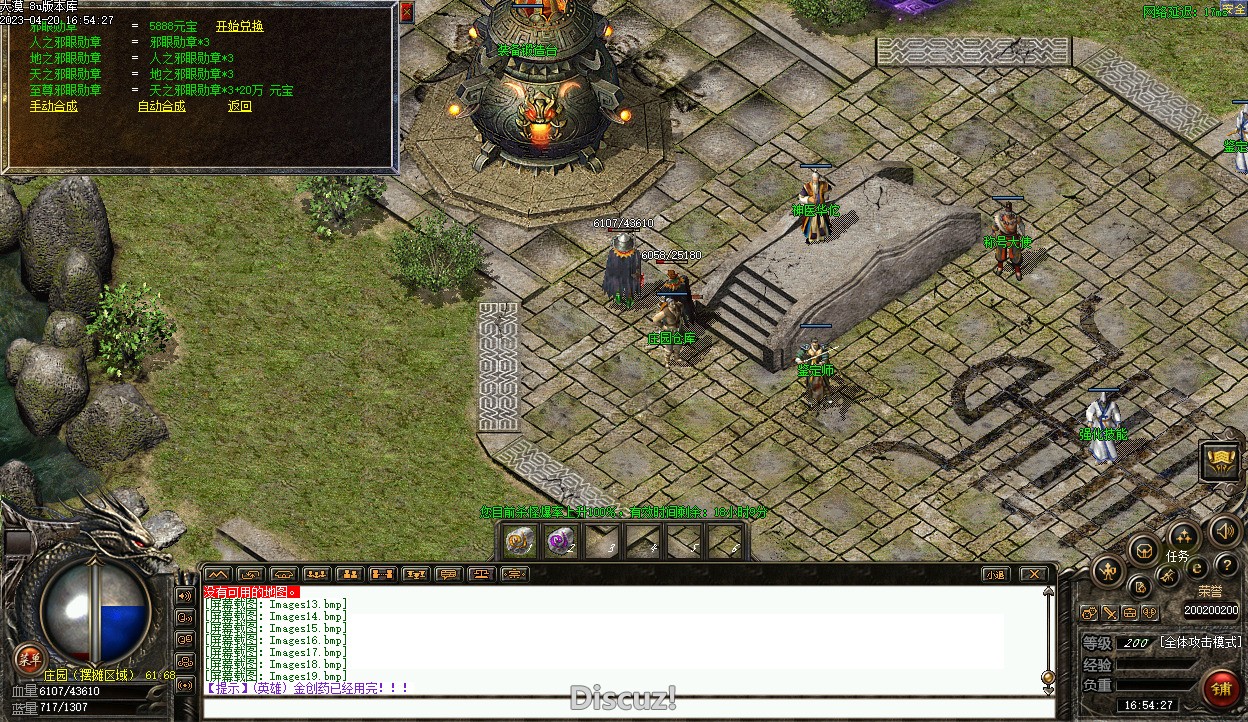Choose 自动合成 auto synthesis
Screen dimensions: 1248x722
coord(161,106)
